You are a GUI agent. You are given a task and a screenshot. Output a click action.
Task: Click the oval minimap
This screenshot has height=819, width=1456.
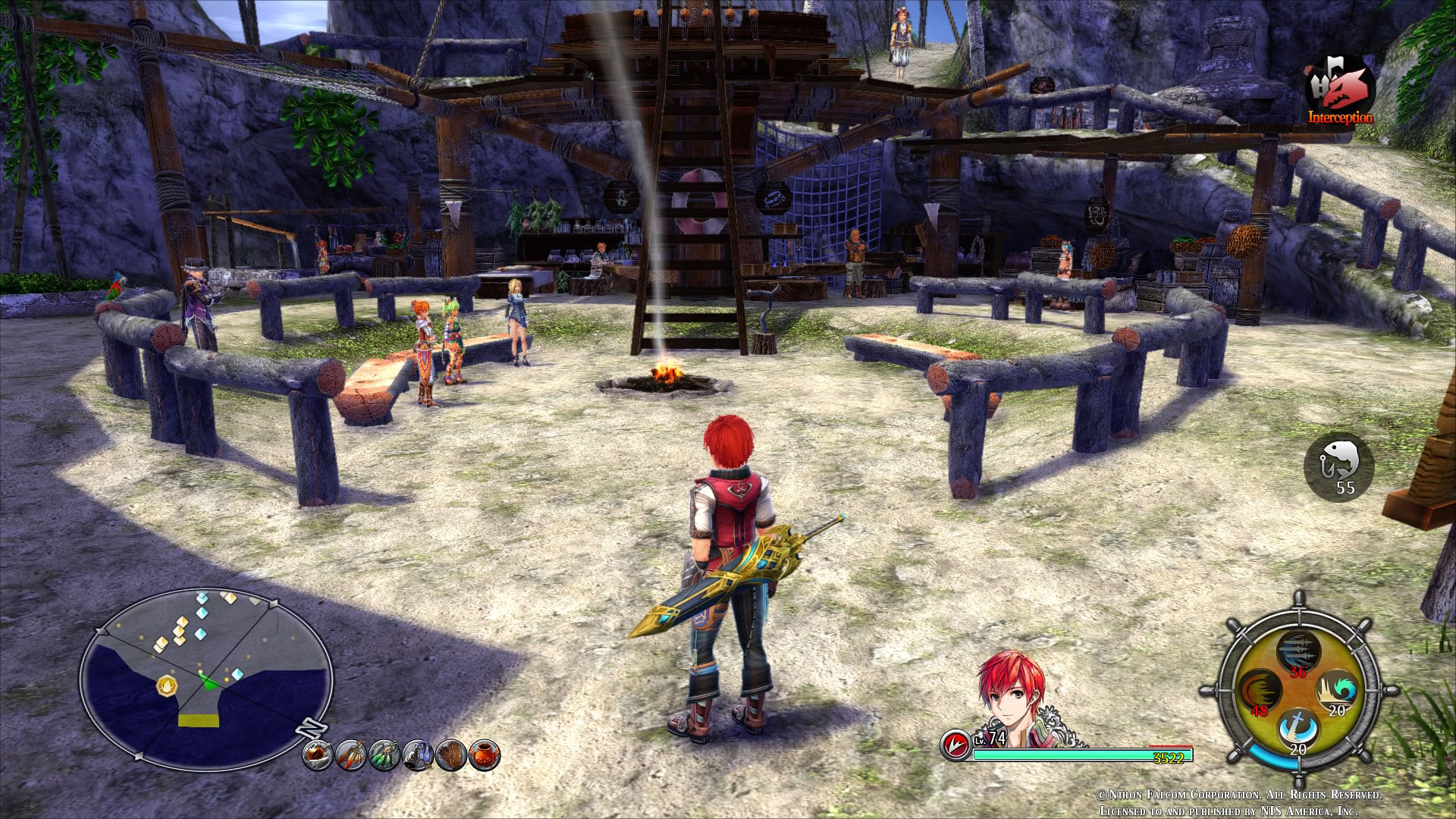(x=206, y=679)
